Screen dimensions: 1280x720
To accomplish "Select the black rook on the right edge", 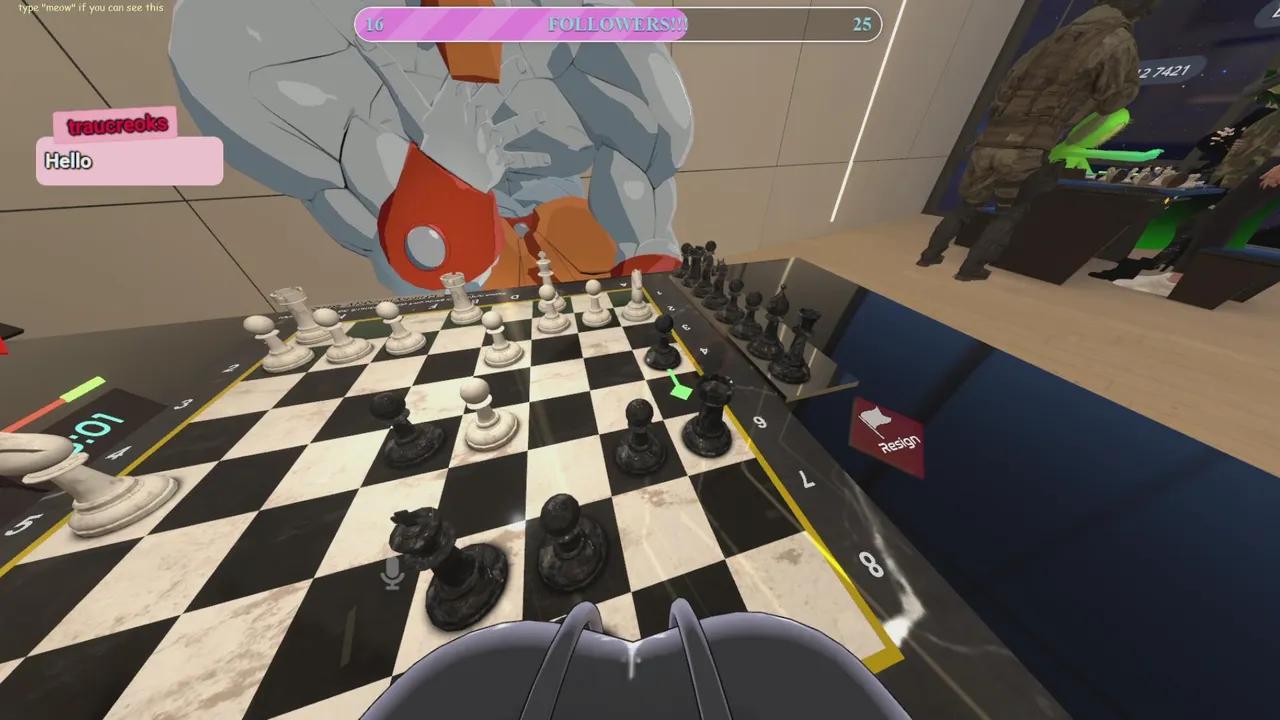I will (x=807, y=336).
